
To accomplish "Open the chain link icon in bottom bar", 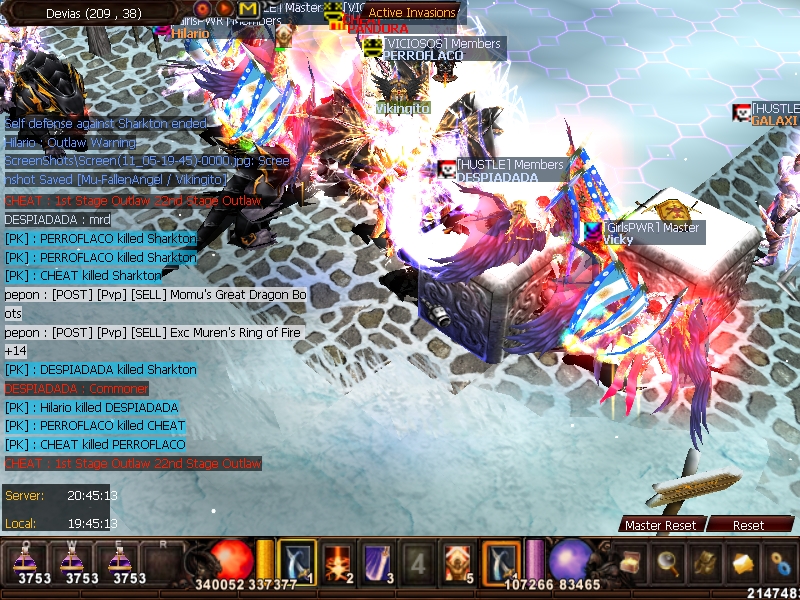I will click(779, 563).
